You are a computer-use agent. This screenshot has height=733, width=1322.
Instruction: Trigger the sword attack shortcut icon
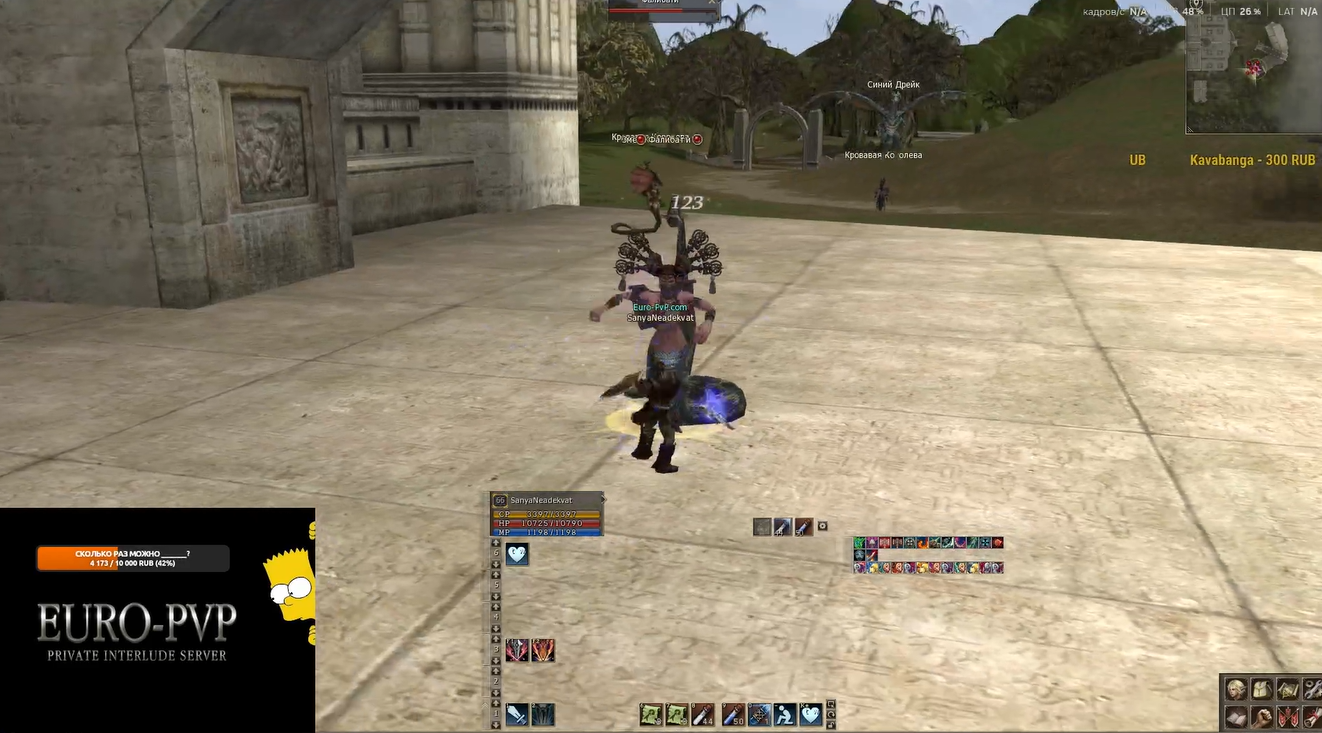click(517, 715)
